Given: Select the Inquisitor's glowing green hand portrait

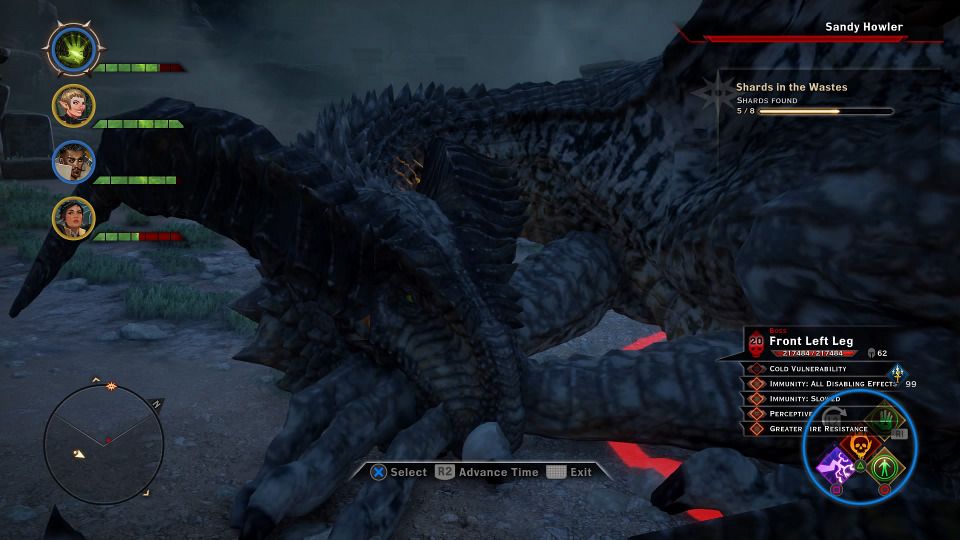Looking at the screenshot, I should pos(74,48).
